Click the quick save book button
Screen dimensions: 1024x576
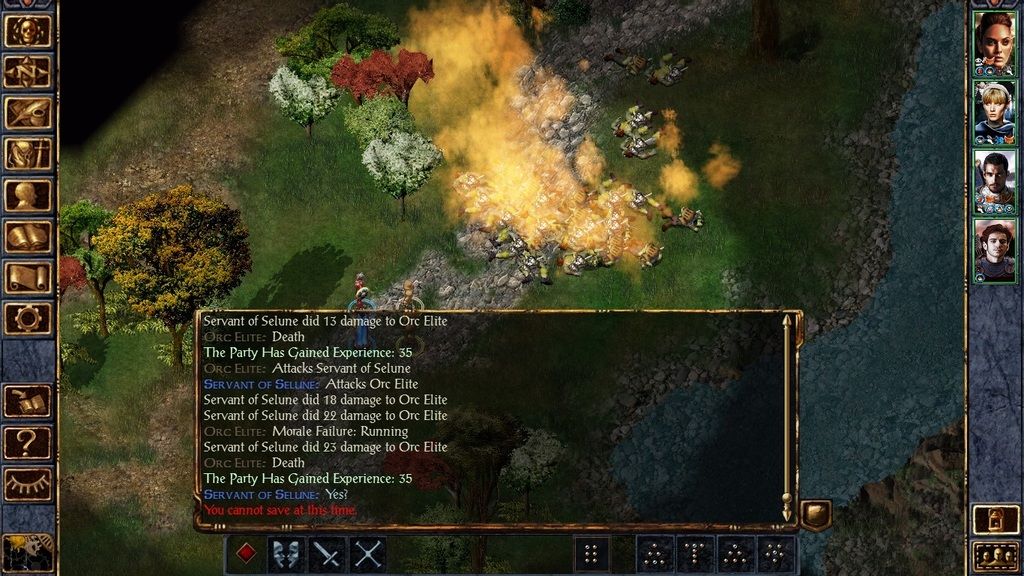28,401
